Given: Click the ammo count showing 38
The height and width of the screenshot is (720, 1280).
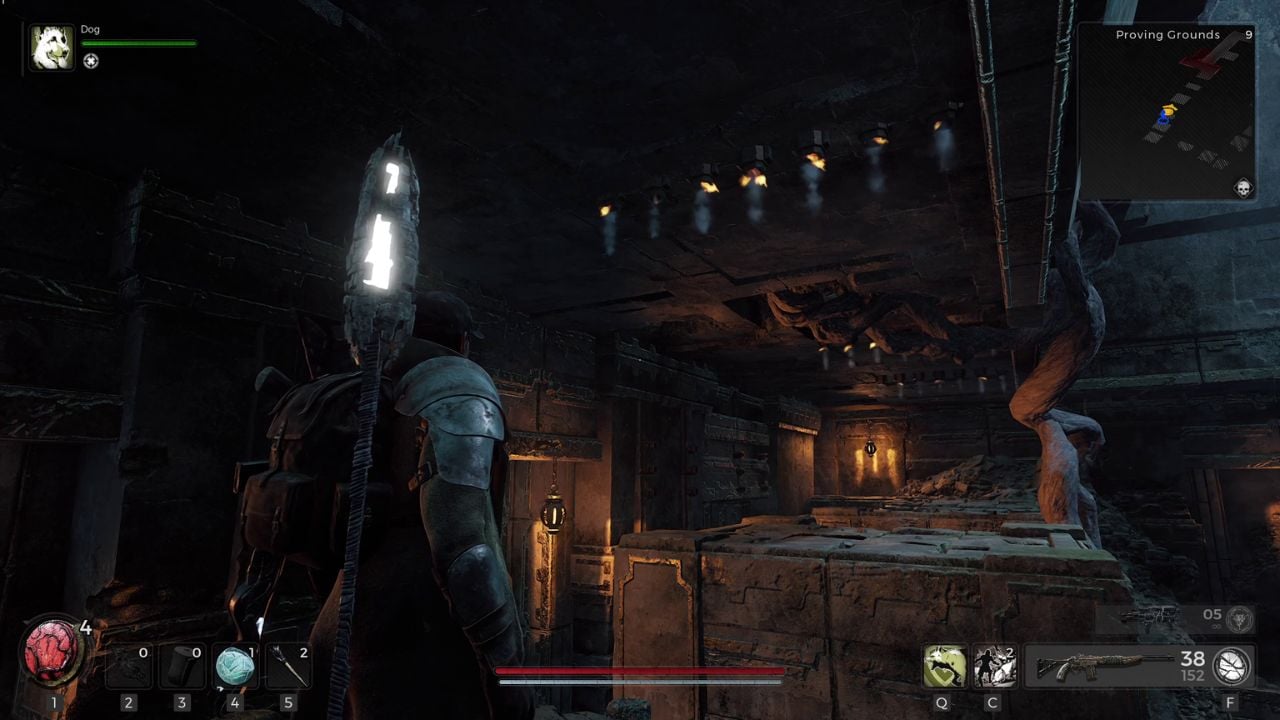Looking at the screenshot, I should click(1192, 658).
